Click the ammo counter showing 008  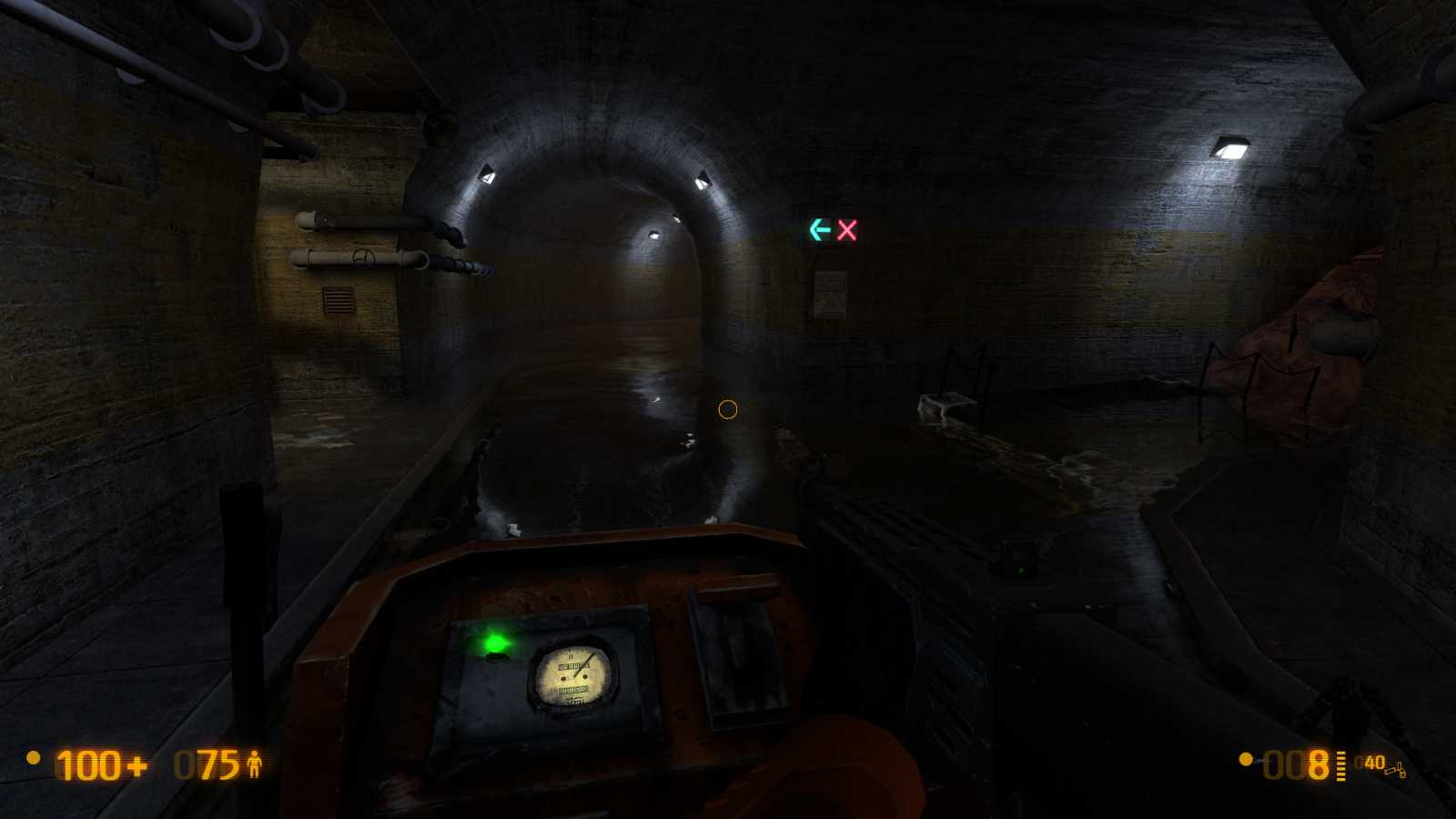pos(1296,764)
